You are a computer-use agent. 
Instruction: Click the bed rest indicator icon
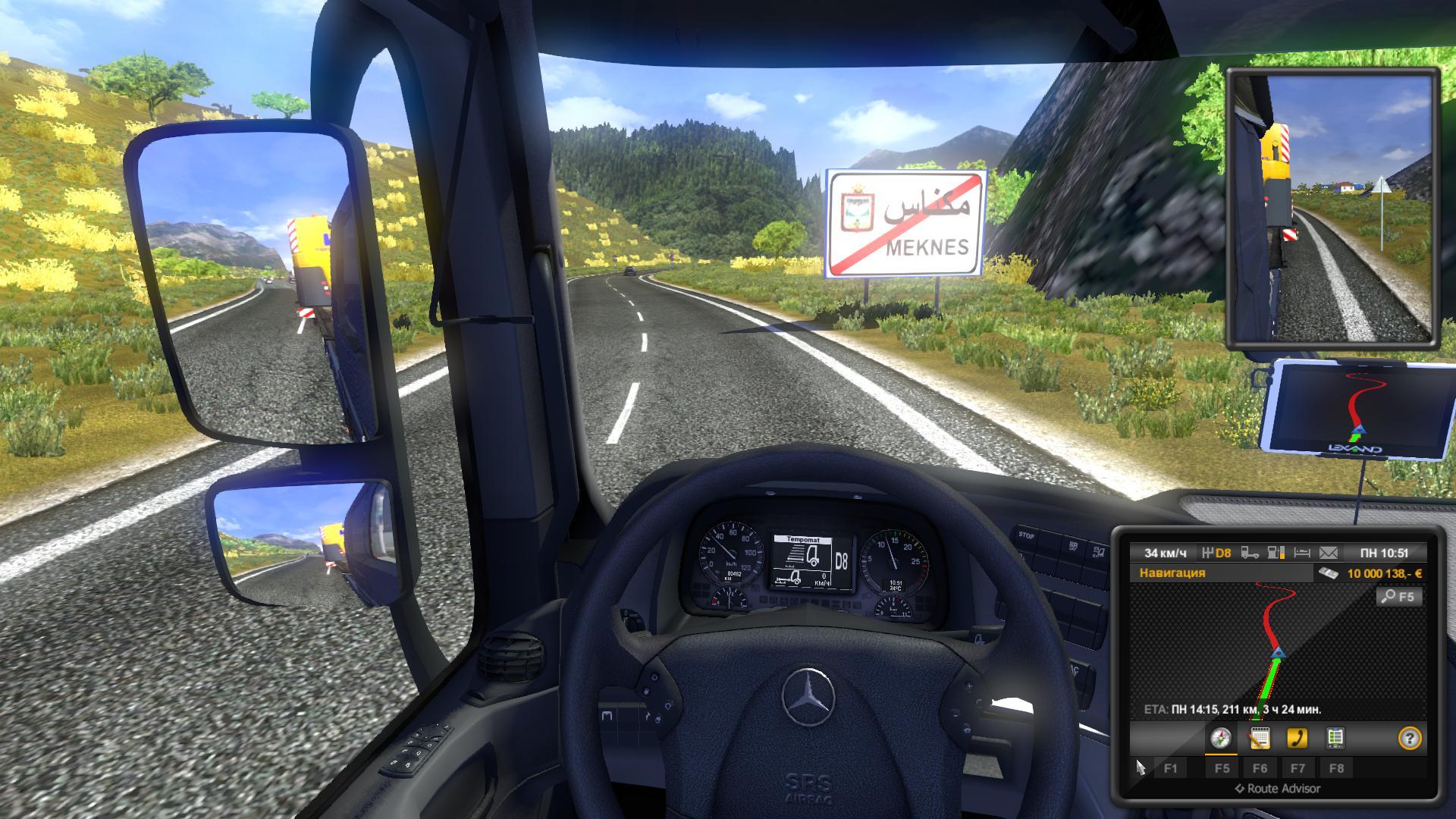(1302, 553)
